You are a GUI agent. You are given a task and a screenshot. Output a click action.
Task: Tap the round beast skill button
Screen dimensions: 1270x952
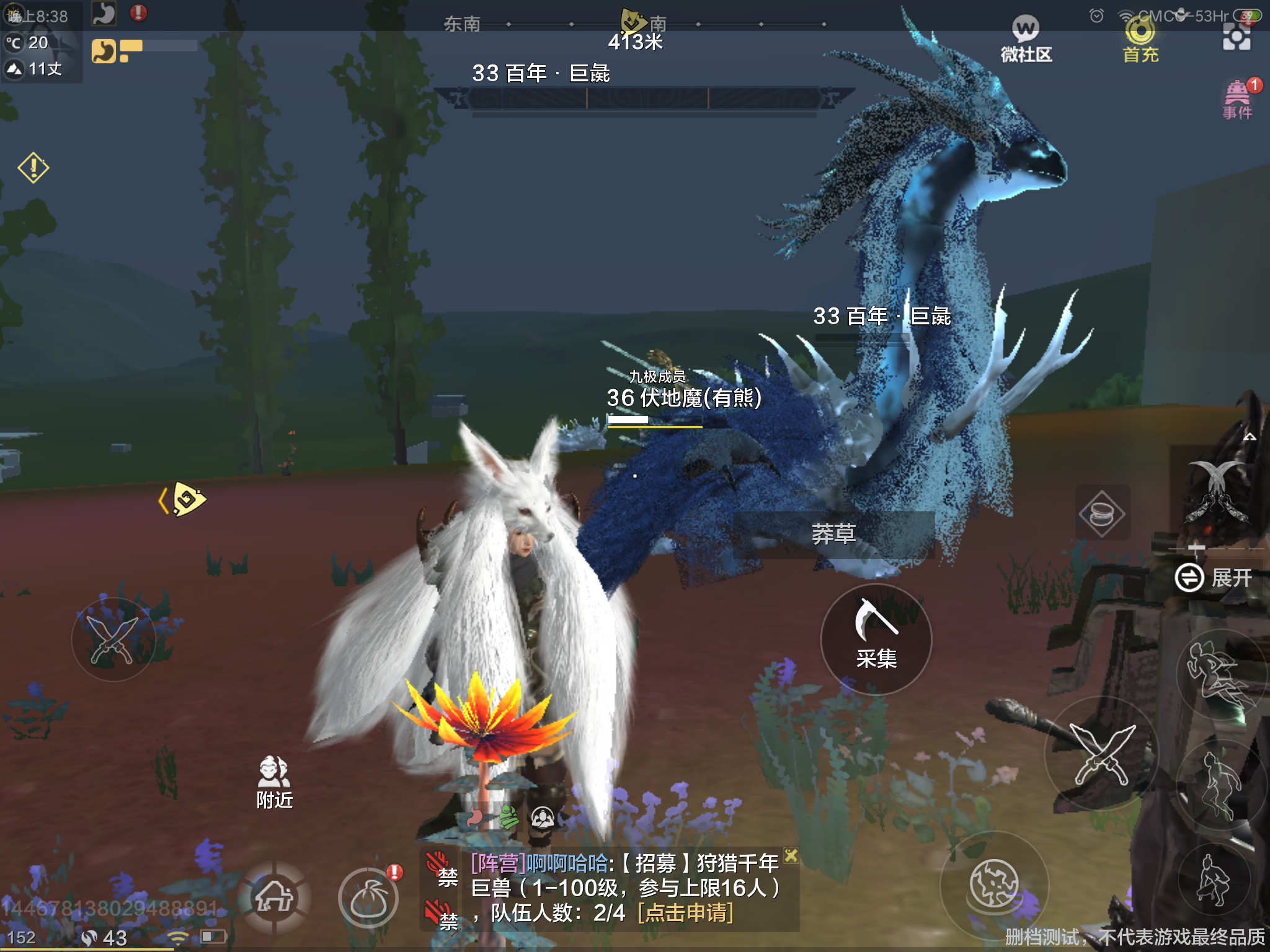[x=994, y=884]
